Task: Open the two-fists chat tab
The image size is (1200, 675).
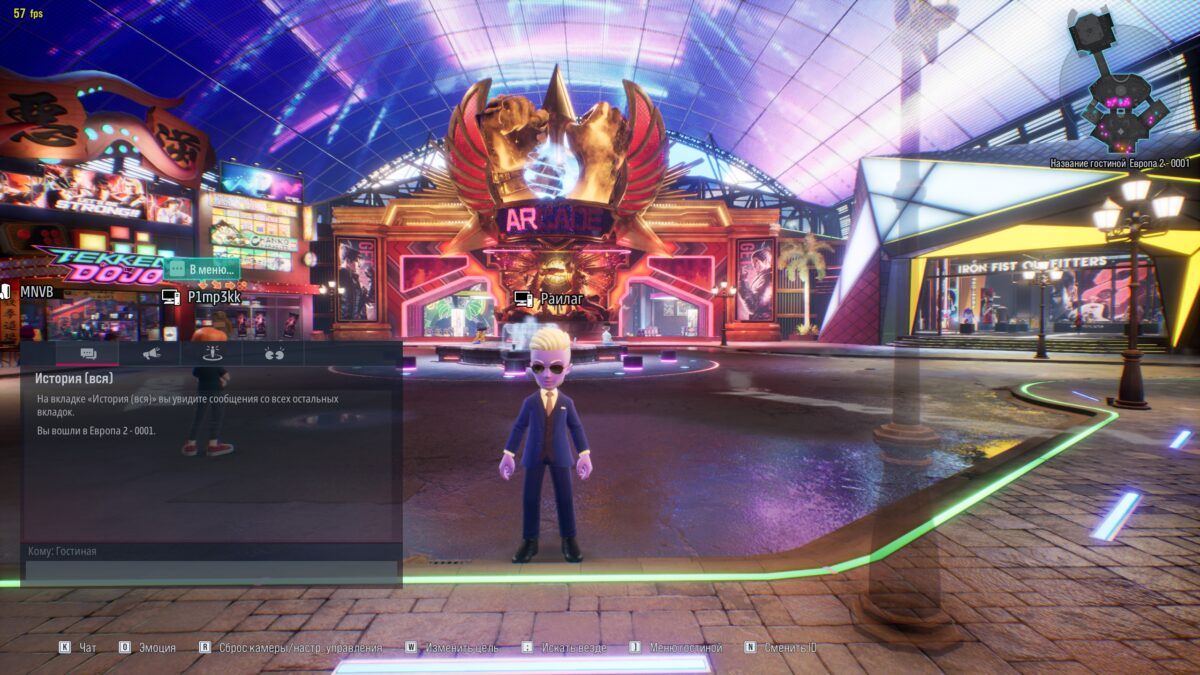Action: pos(274,353)
